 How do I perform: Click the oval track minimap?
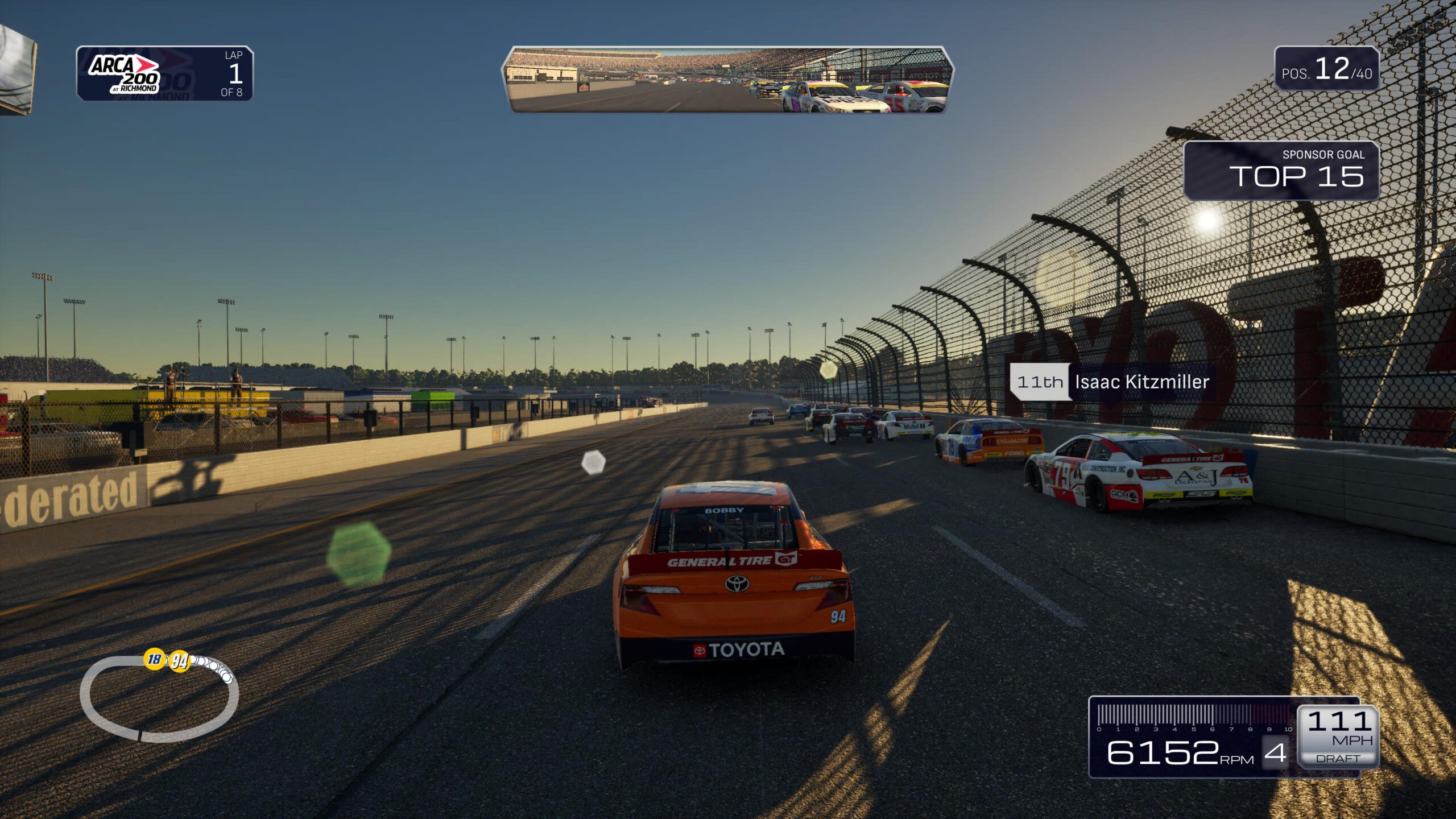(159, 699)
